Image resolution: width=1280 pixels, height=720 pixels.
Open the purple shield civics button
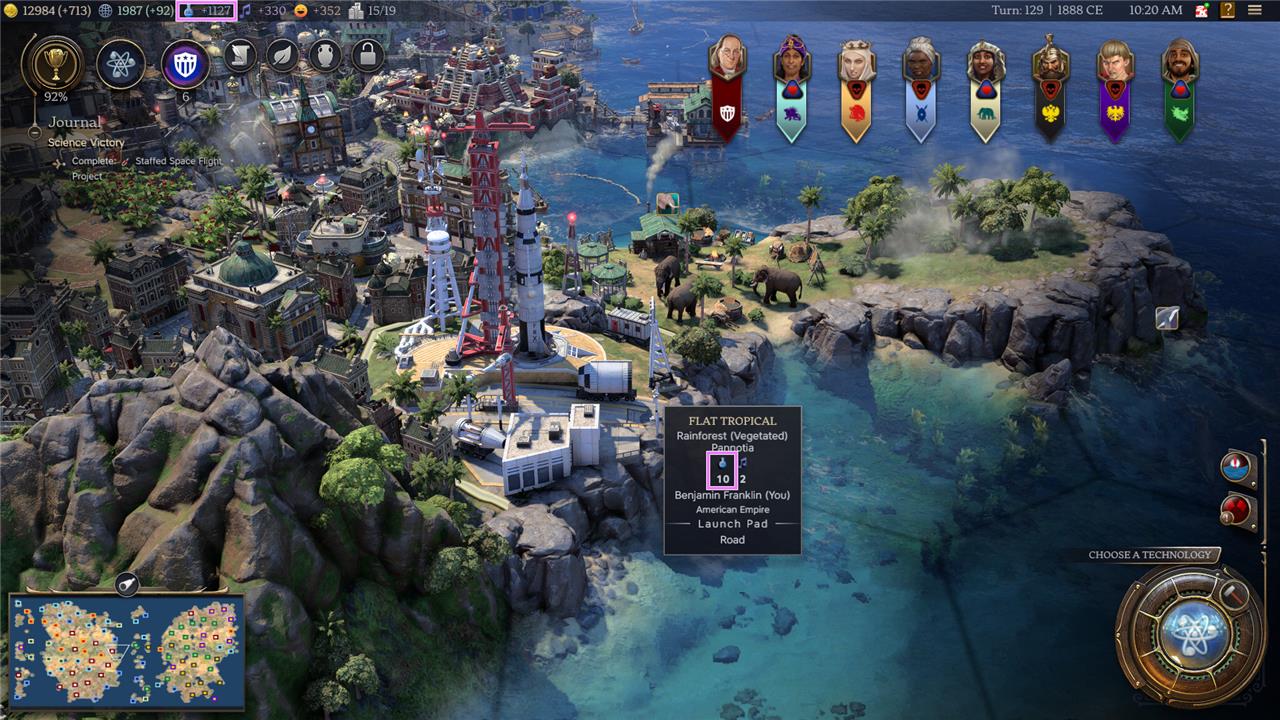[185, 64]
